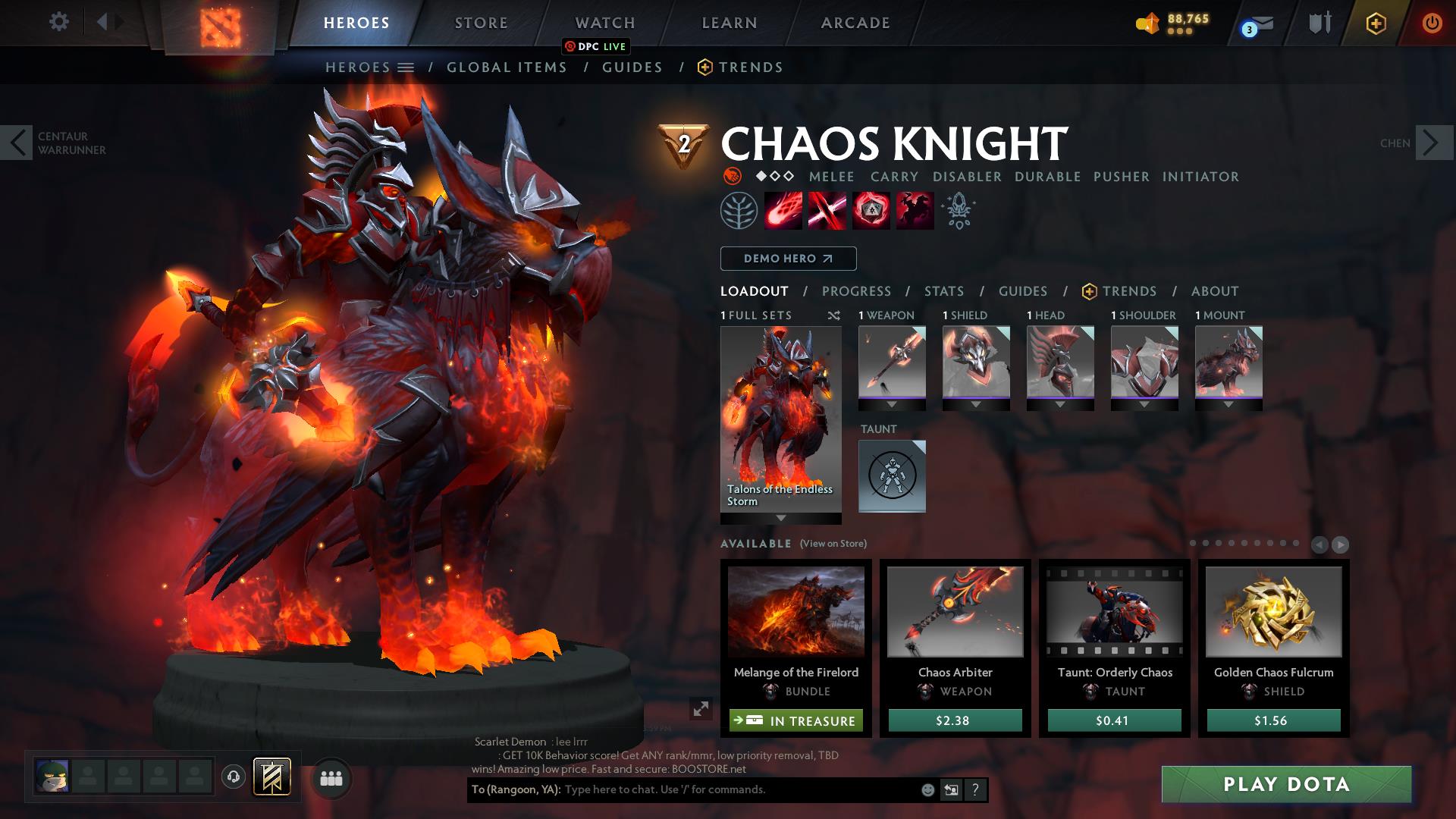The height and width of the screenshot is (819, 1456).
Task: Open the View on Store link
Action: pos(833,544)
